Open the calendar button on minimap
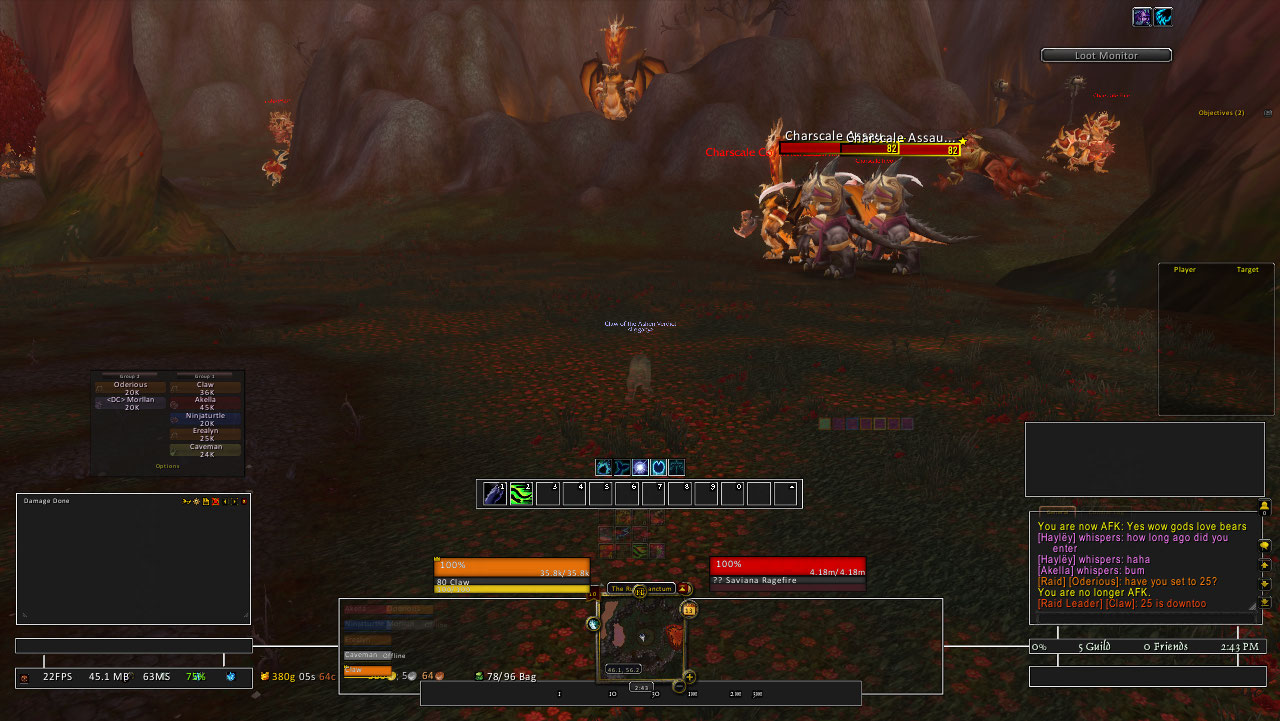The width and height of the screenshot is (1280, 721). [689, 609]
